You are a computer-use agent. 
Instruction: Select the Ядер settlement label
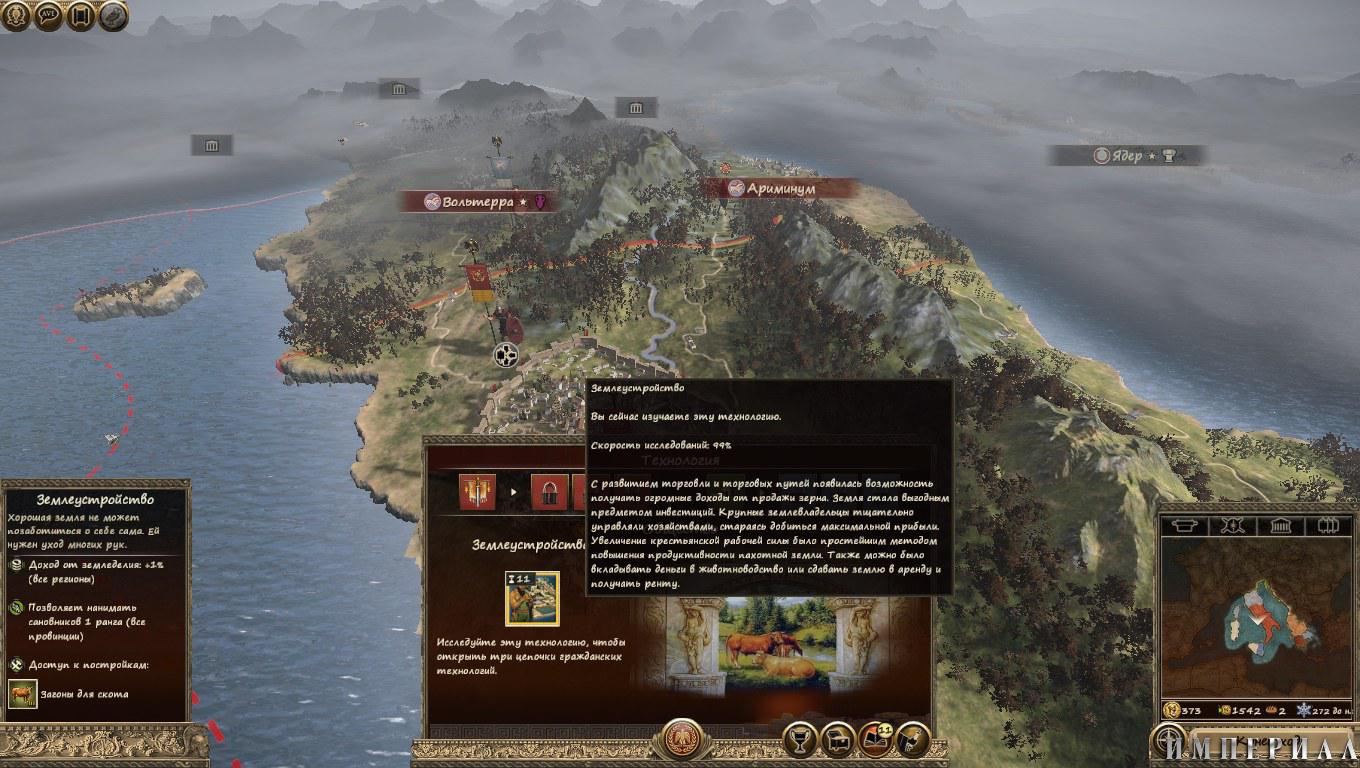[x=1125, y=156]
